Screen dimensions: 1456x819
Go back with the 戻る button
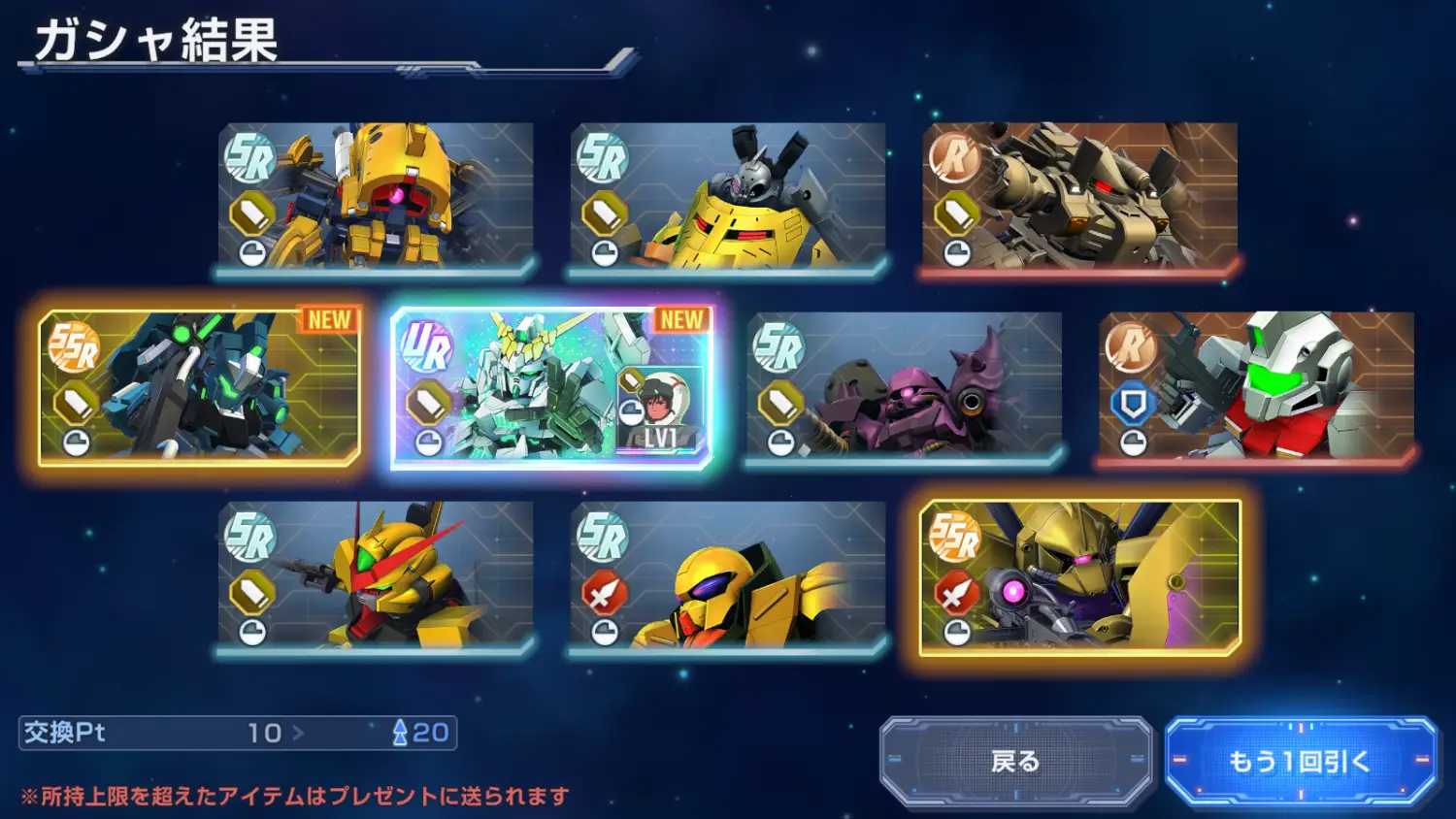(x=1015, y=761)
